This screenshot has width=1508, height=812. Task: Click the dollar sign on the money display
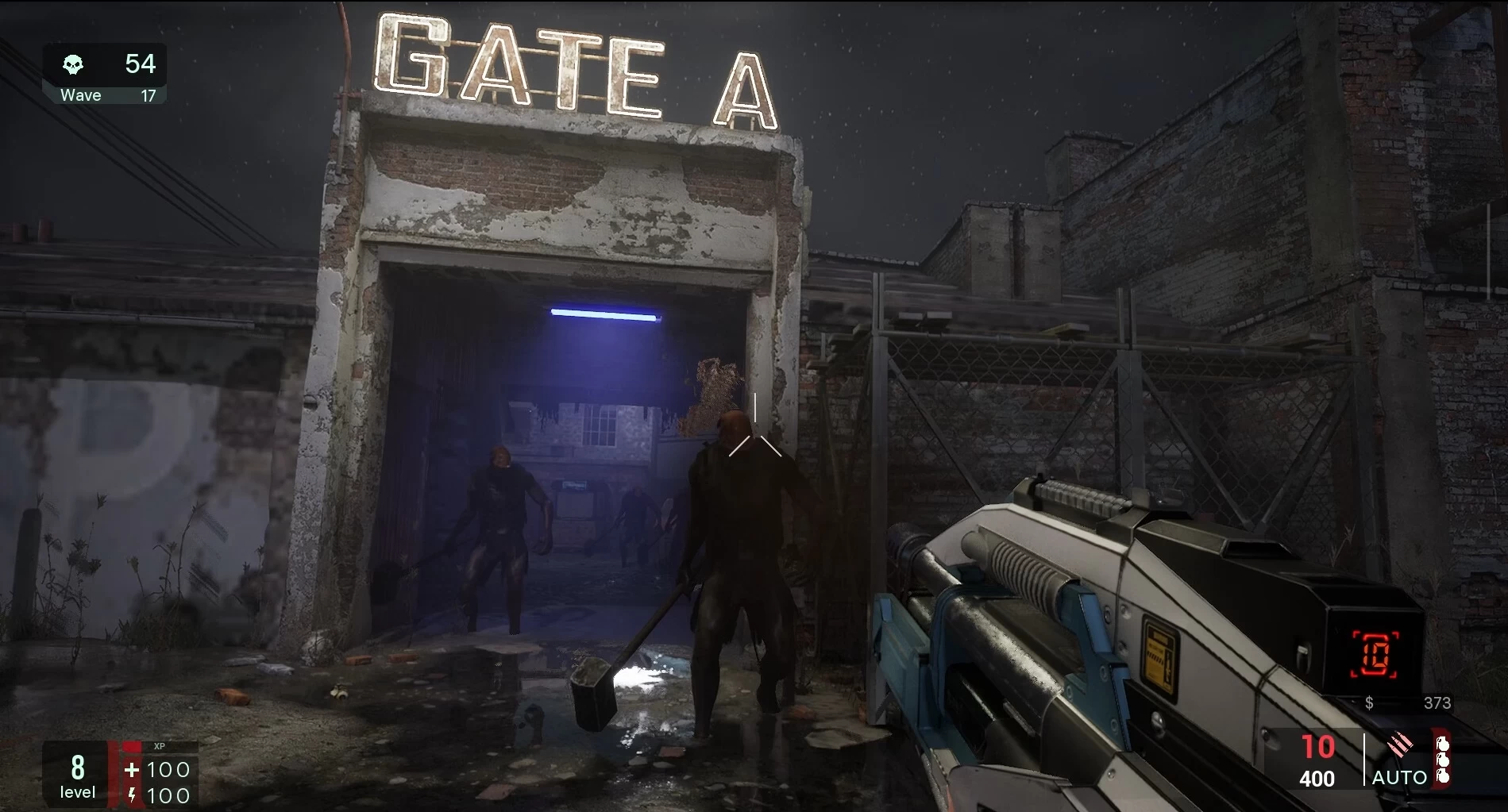point(1369,702)
